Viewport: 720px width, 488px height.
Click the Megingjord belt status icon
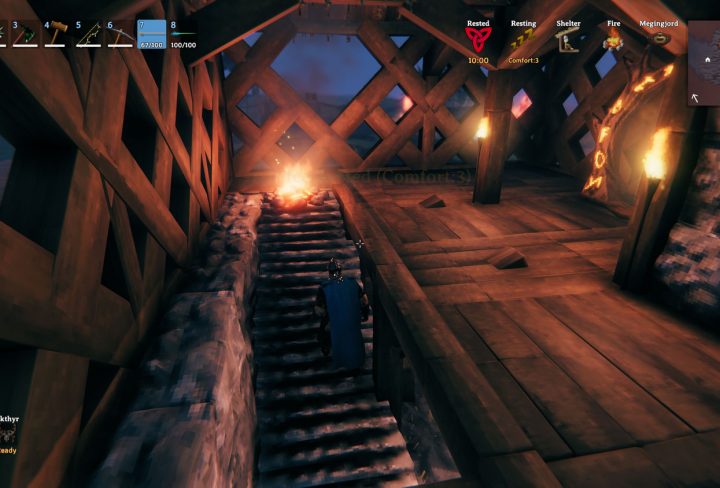[x=659, y=40]
